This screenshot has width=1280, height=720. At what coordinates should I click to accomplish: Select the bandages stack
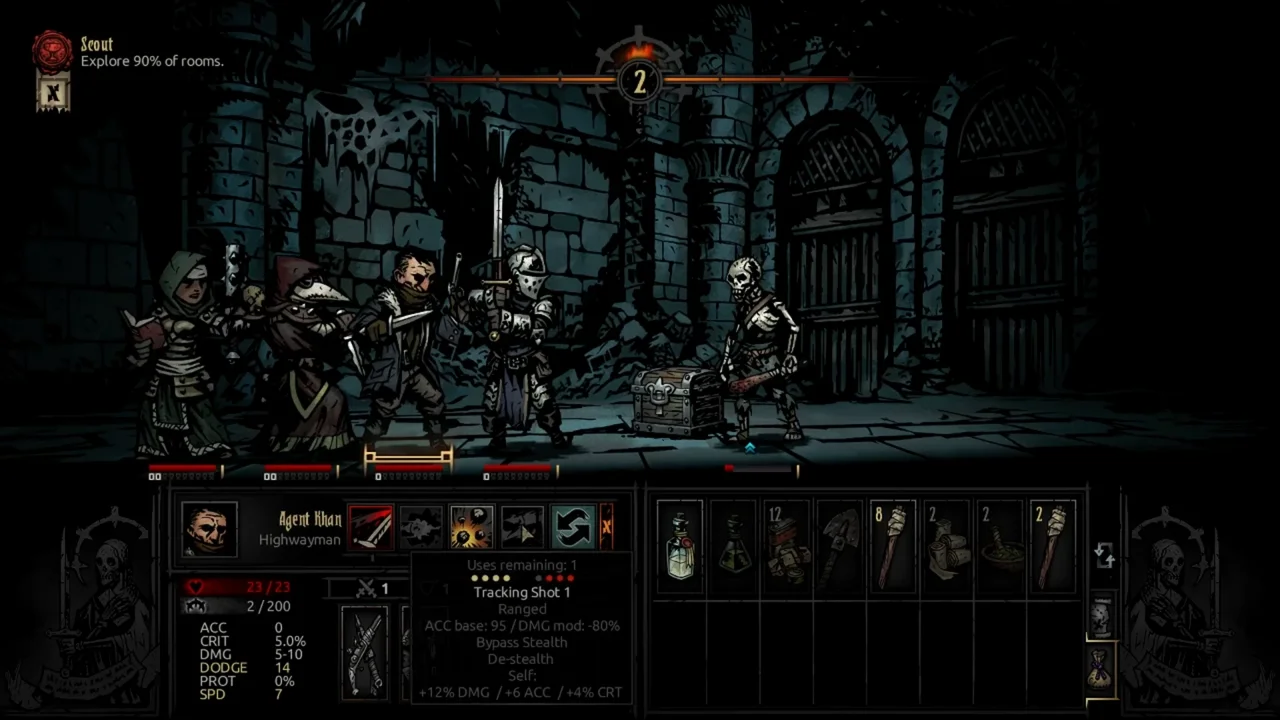(x=946, y=547)
